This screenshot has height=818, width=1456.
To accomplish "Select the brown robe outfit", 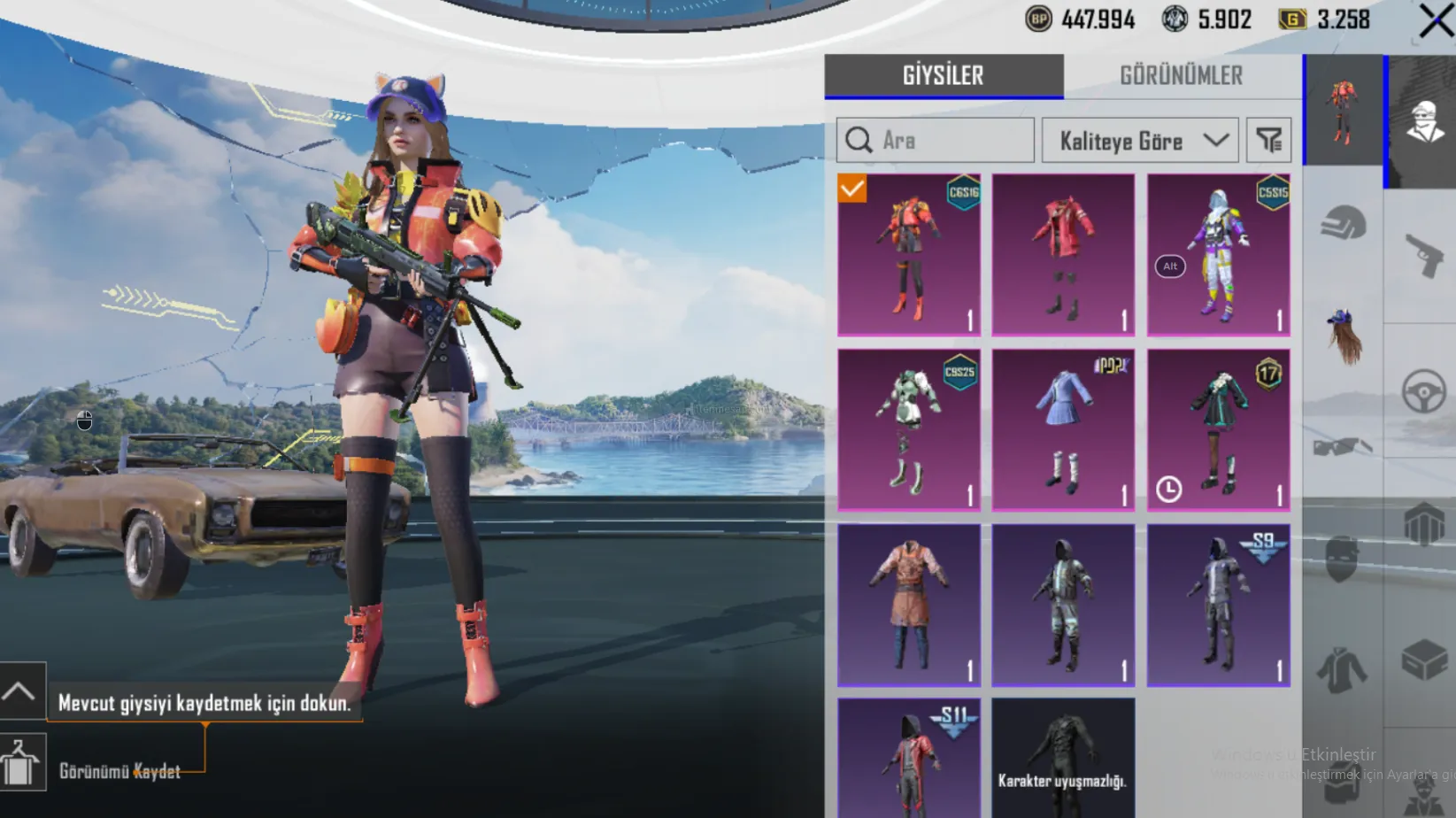I will [x=909, y=605].
